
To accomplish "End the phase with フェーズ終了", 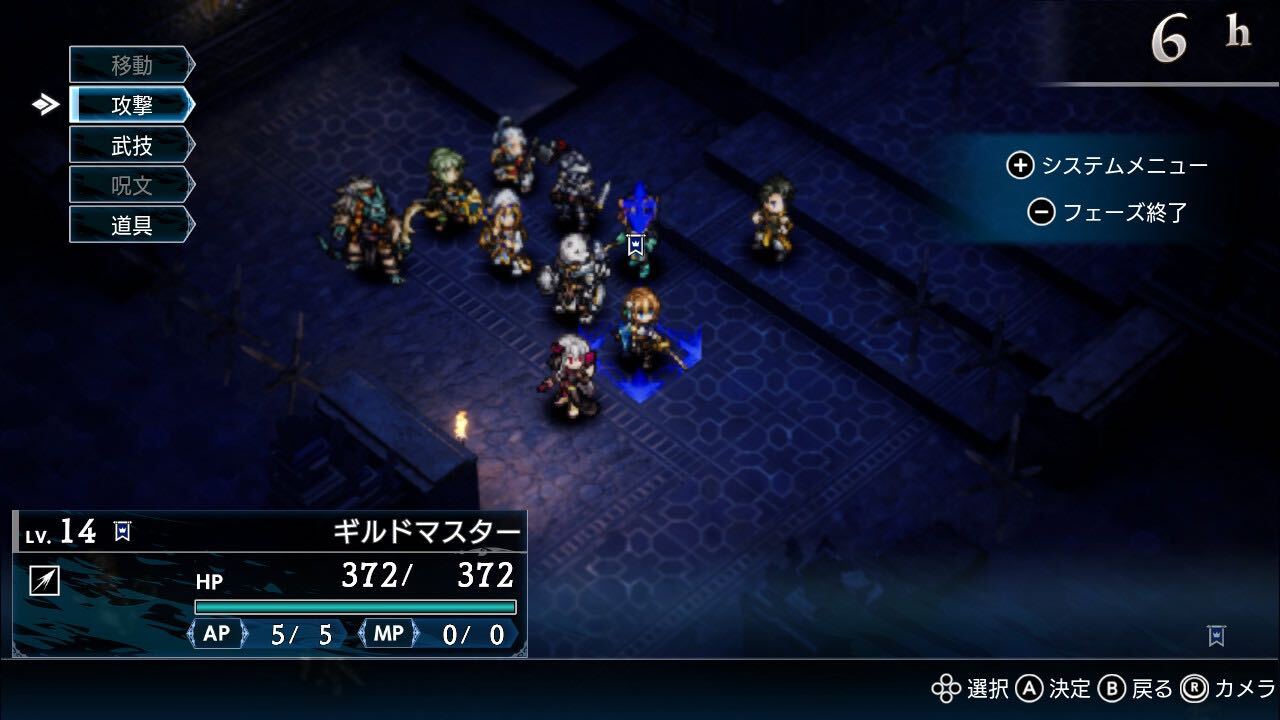I will pyautogui.click(x=1108, y=212).
